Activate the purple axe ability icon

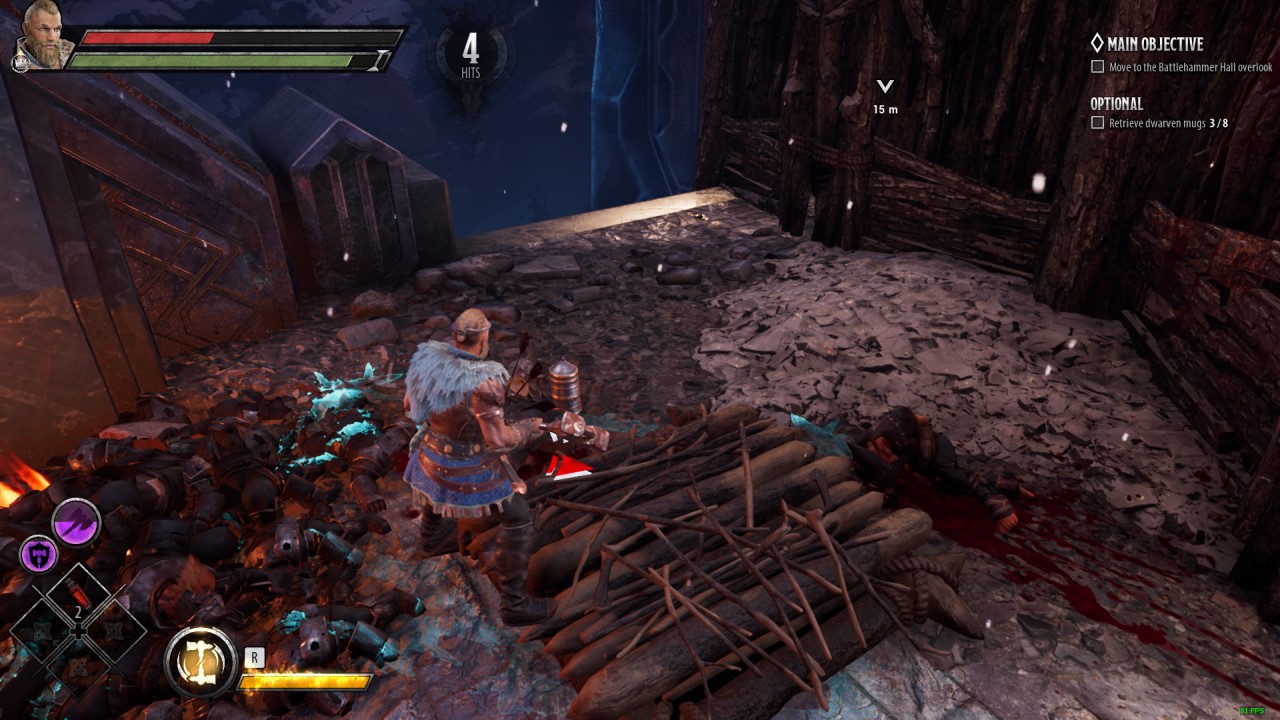click(77, 522)
